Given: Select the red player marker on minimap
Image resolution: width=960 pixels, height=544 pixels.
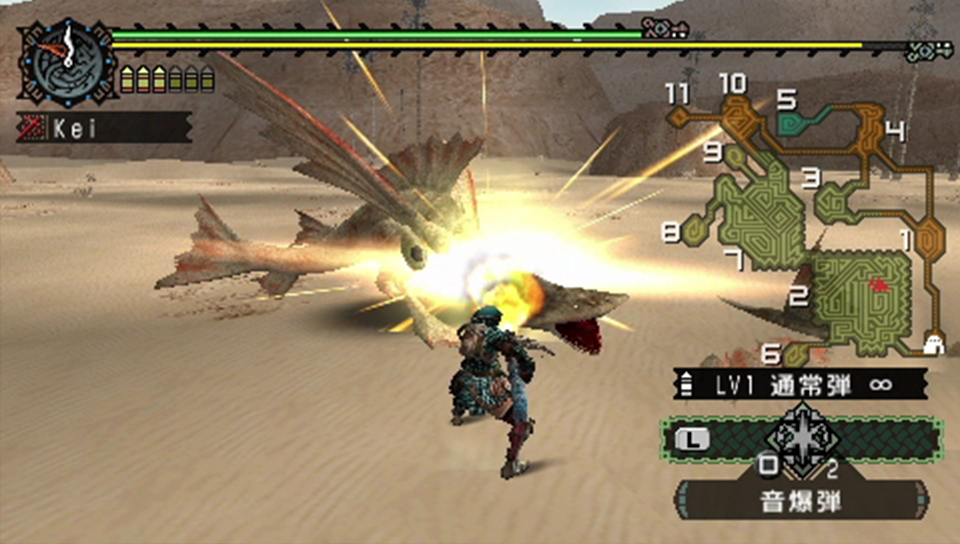Looking at the screenshot, I should (x=879, y=285).
